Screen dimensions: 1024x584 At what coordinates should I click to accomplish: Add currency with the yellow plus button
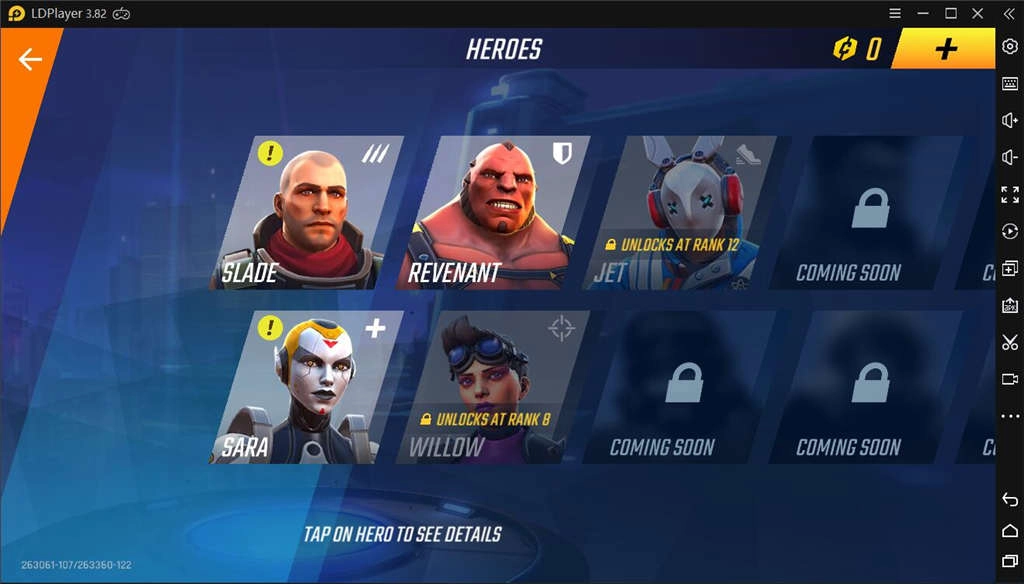[x=945, y=49]
